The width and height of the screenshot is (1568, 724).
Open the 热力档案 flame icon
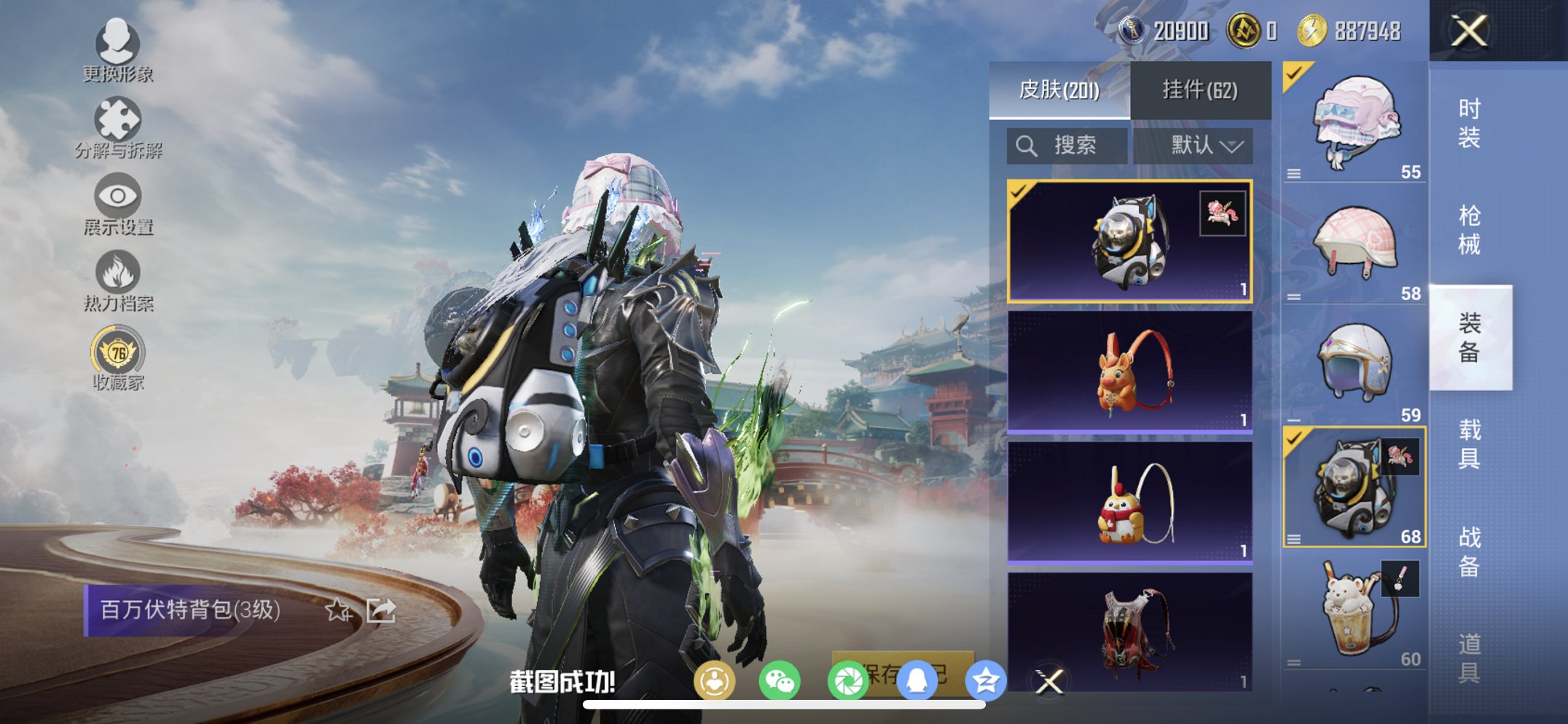click(x=117, y=280)
